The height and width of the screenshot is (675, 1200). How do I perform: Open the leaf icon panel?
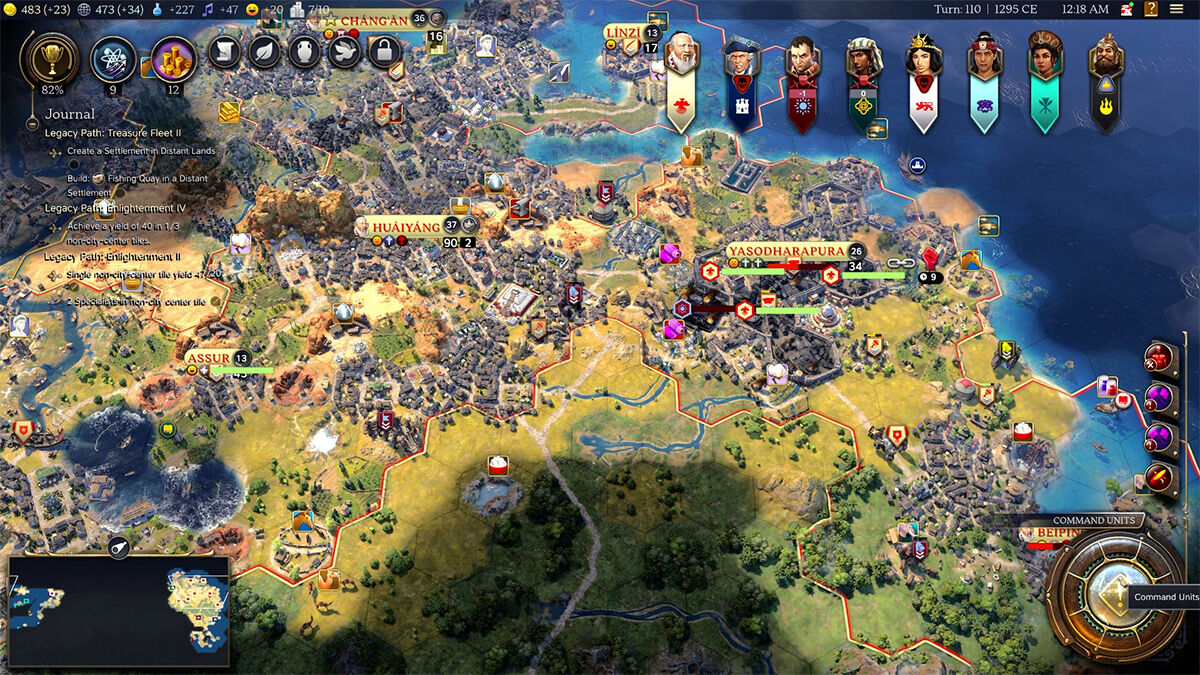click(x=264, y=52)
